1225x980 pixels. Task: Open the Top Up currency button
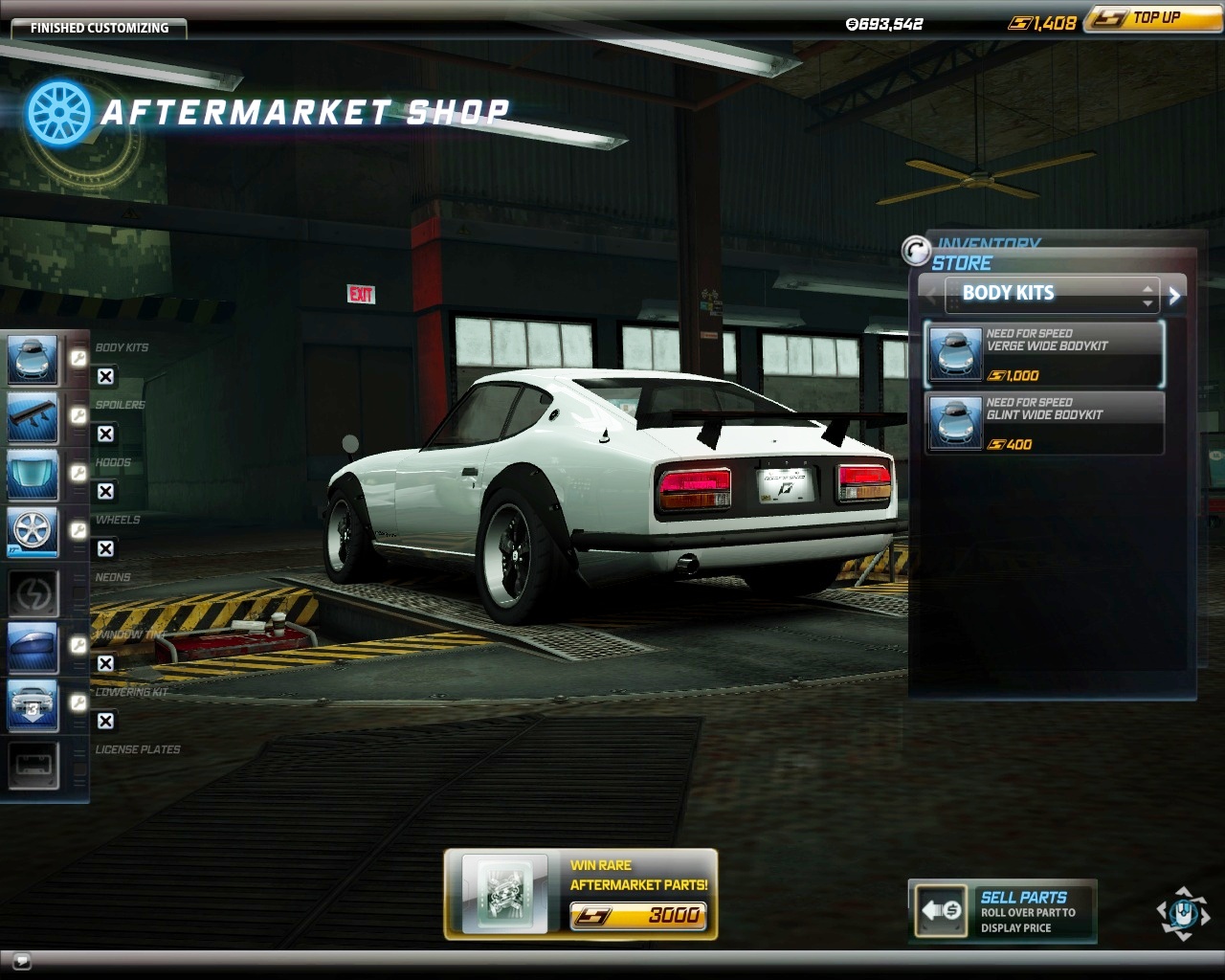(1153, 18)
